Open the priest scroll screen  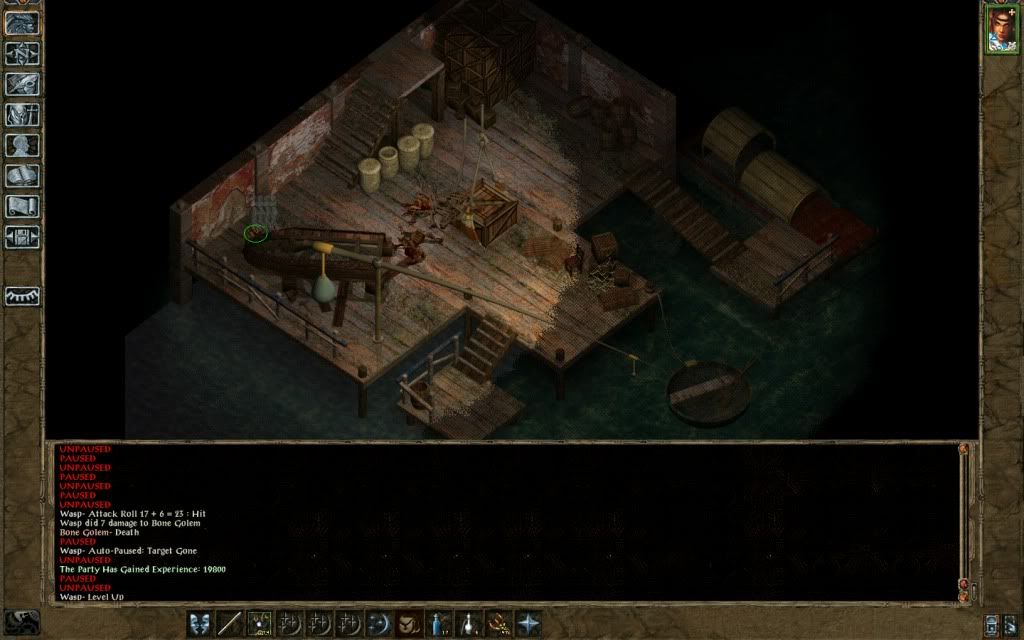click(22, 207)
